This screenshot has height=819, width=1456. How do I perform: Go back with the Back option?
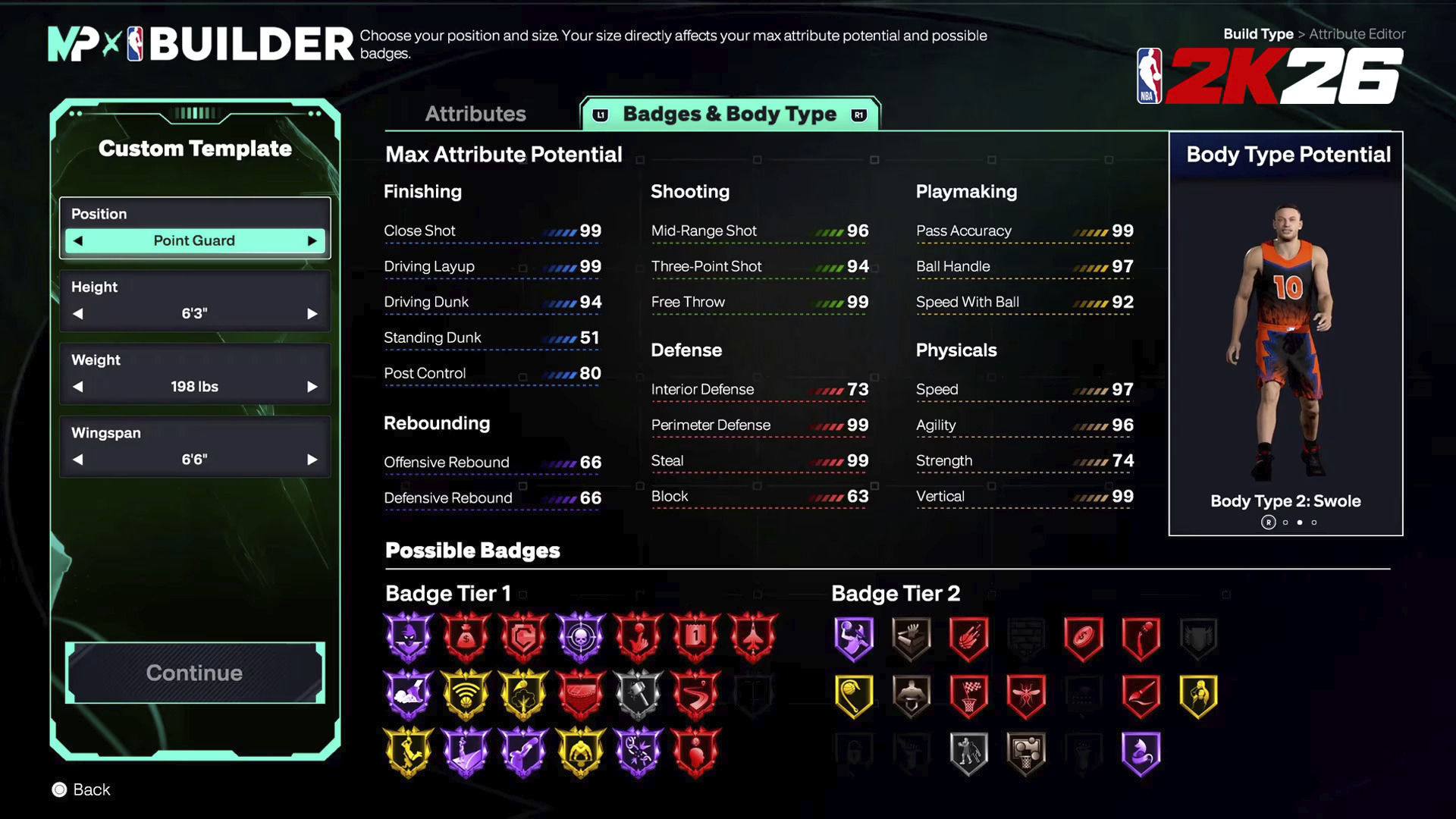coord(82,789)
